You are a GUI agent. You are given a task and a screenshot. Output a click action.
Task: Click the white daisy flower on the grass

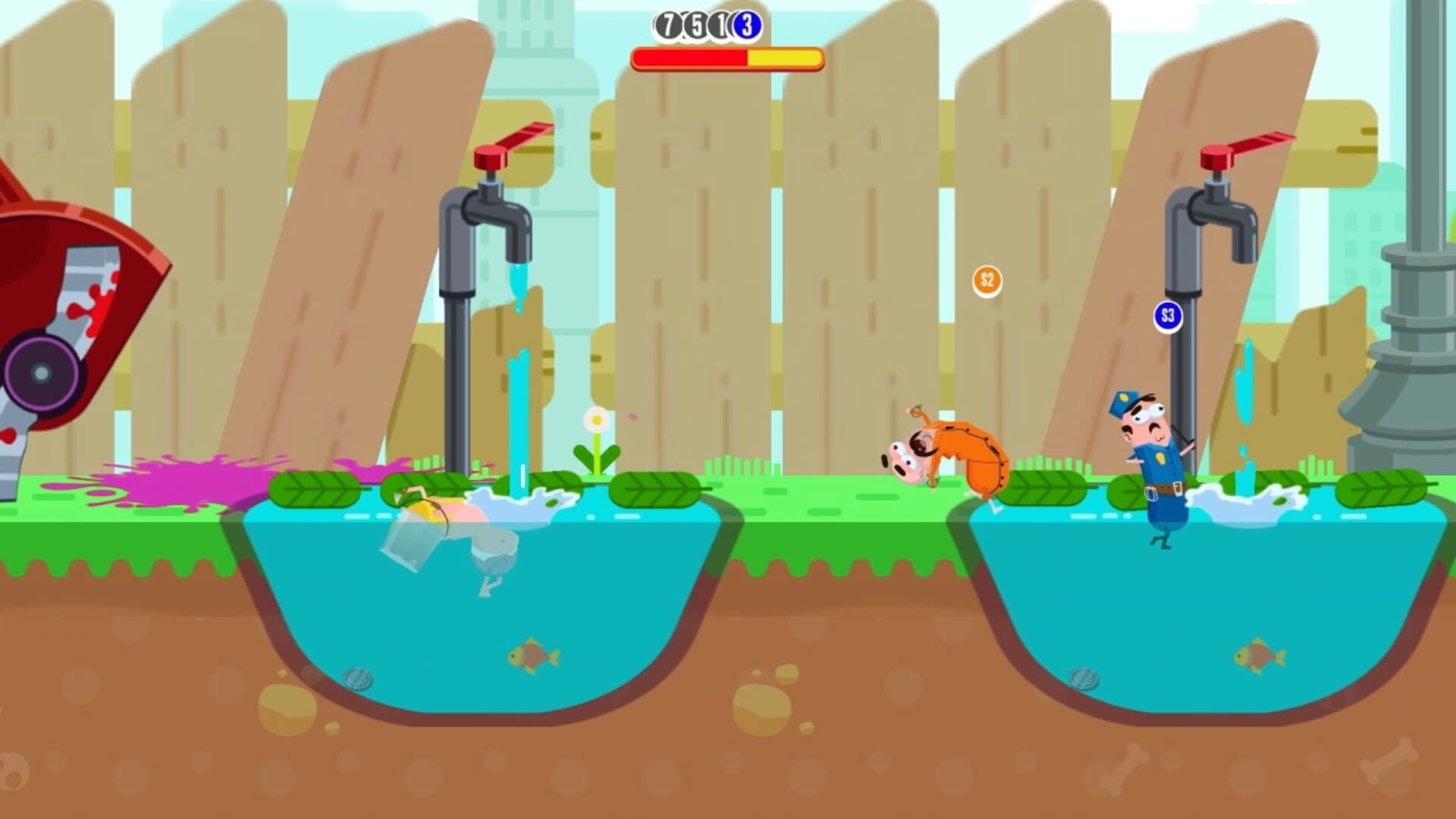click(596, 420)
